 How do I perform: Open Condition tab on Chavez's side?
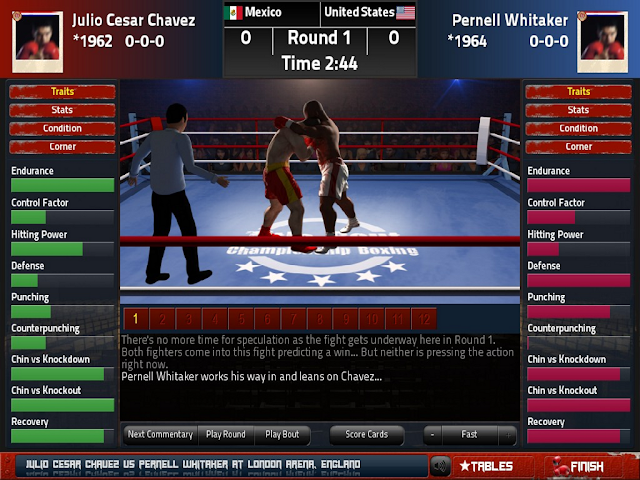click(62, 128)
